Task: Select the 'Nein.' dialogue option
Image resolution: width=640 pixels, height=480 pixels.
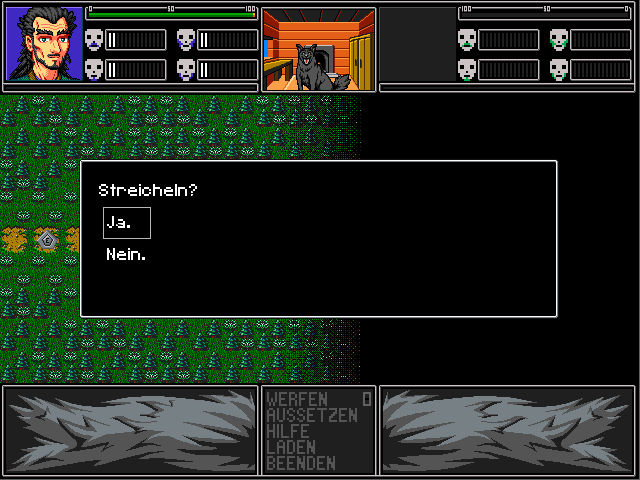Action: click(126, 255)
